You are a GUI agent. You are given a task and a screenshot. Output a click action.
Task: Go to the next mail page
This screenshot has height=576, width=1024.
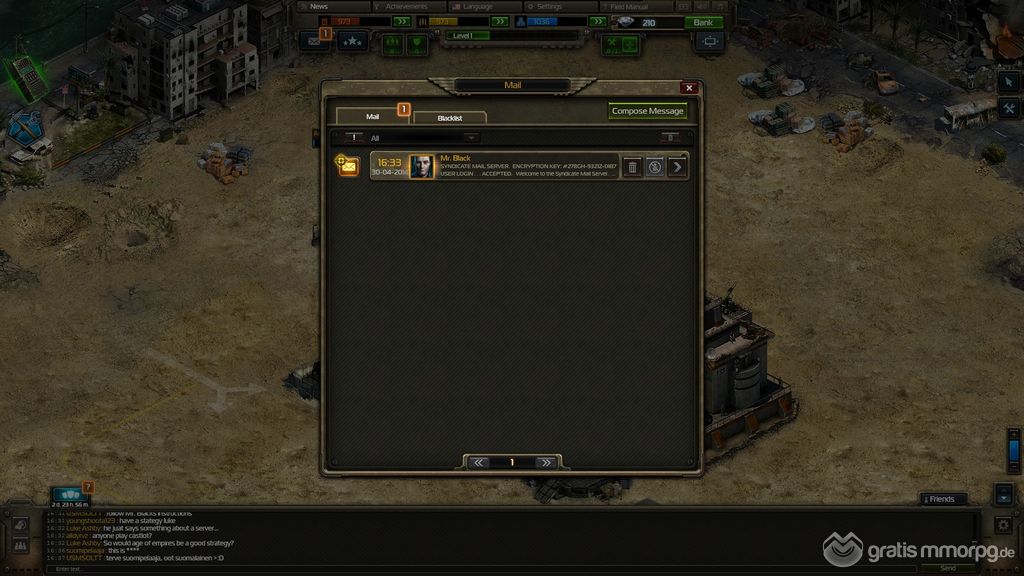pos(546,463)
